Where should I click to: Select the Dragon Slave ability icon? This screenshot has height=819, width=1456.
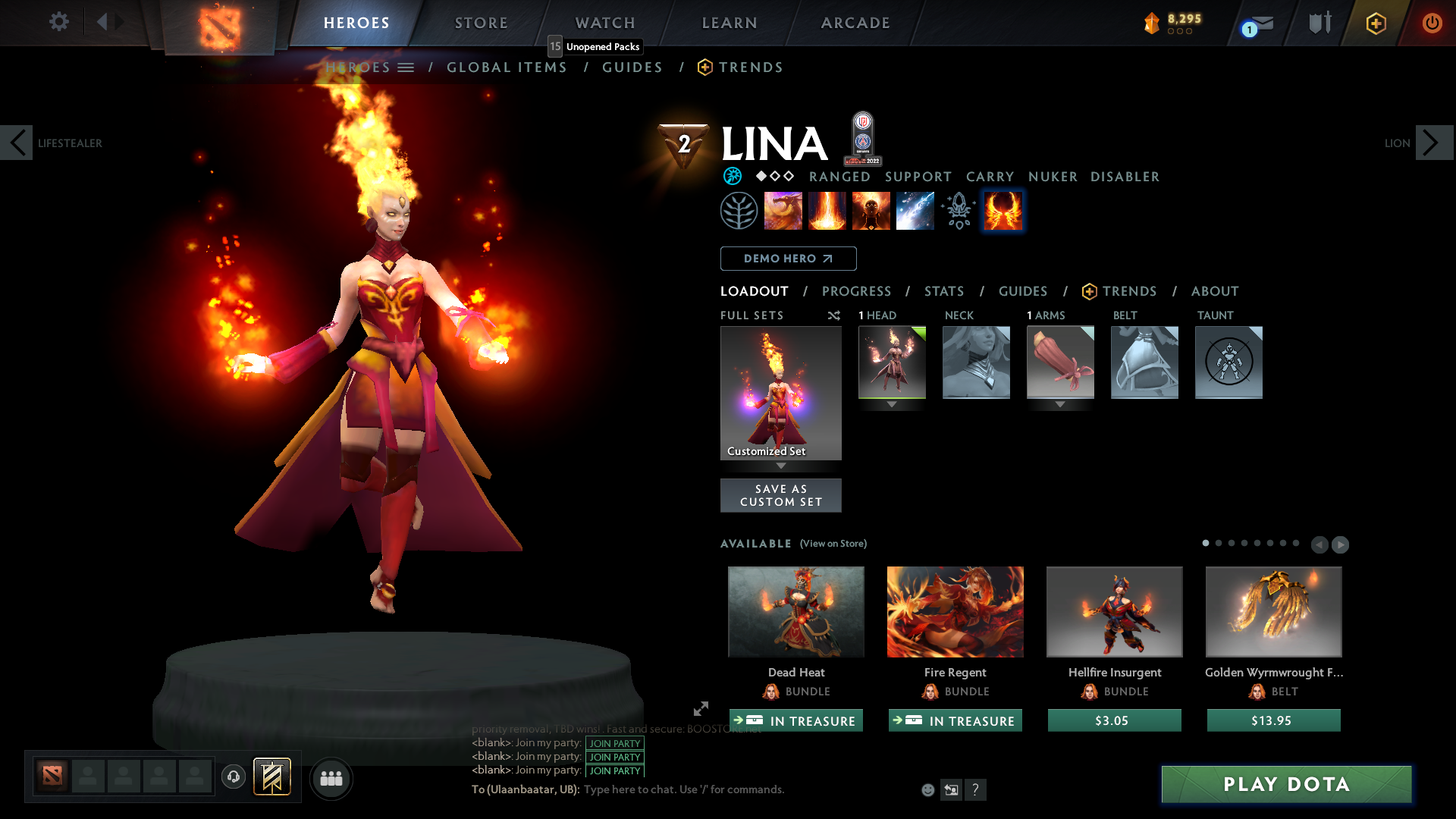click(x=783, y=210)
